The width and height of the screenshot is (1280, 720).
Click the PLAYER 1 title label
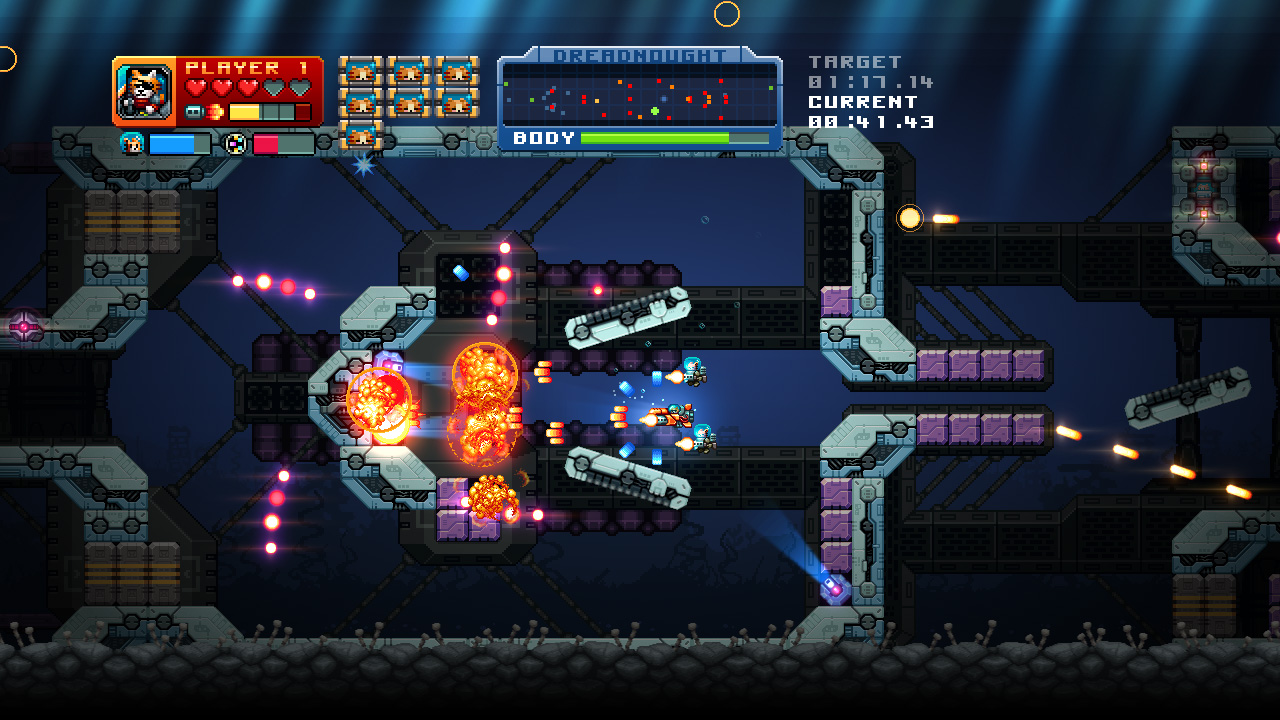coord(248,67)
